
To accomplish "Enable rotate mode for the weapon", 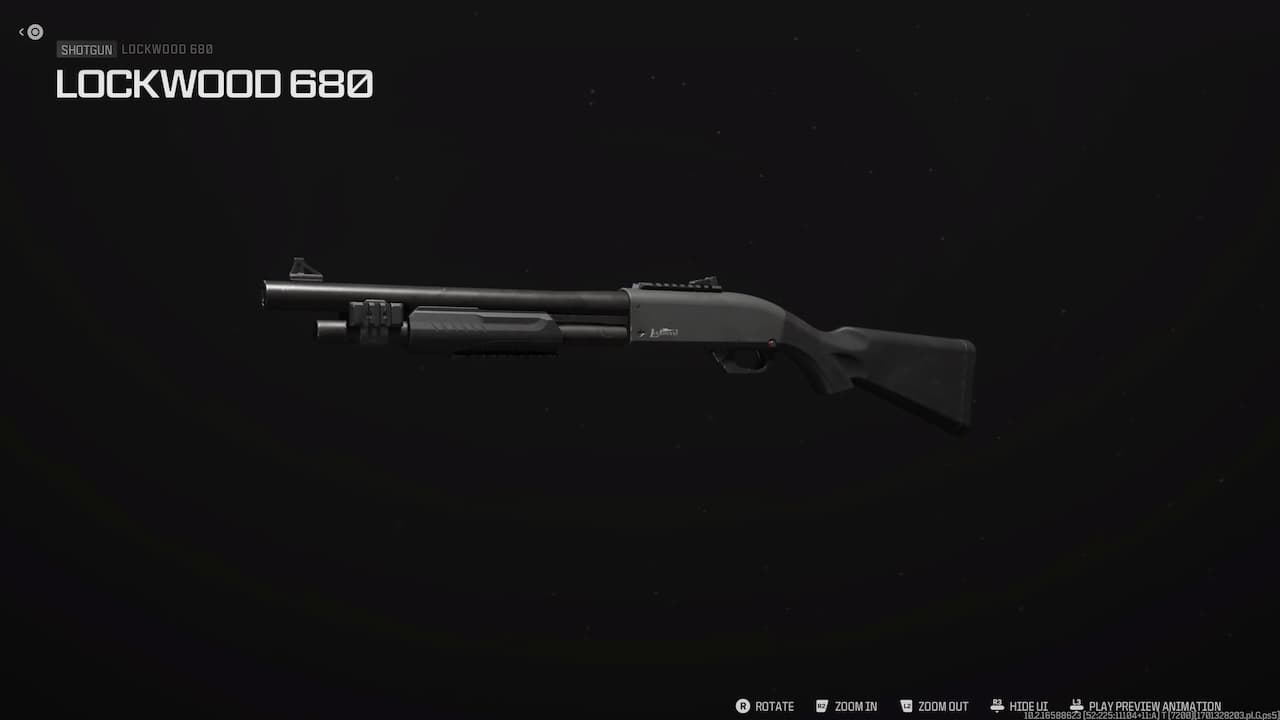I will 773,705.
